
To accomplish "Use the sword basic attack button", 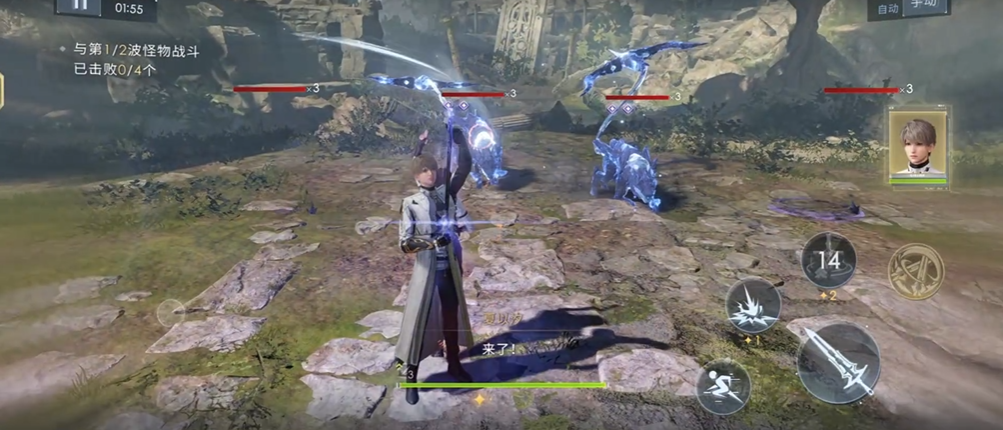I will [838, 362].
